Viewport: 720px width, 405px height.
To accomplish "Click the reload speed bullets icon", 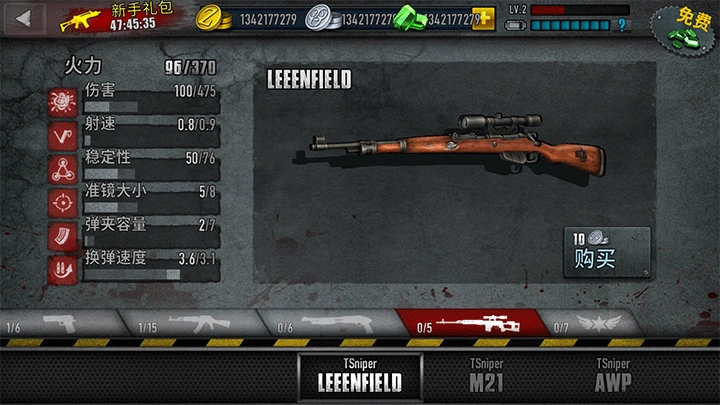I will coord(63,268).
